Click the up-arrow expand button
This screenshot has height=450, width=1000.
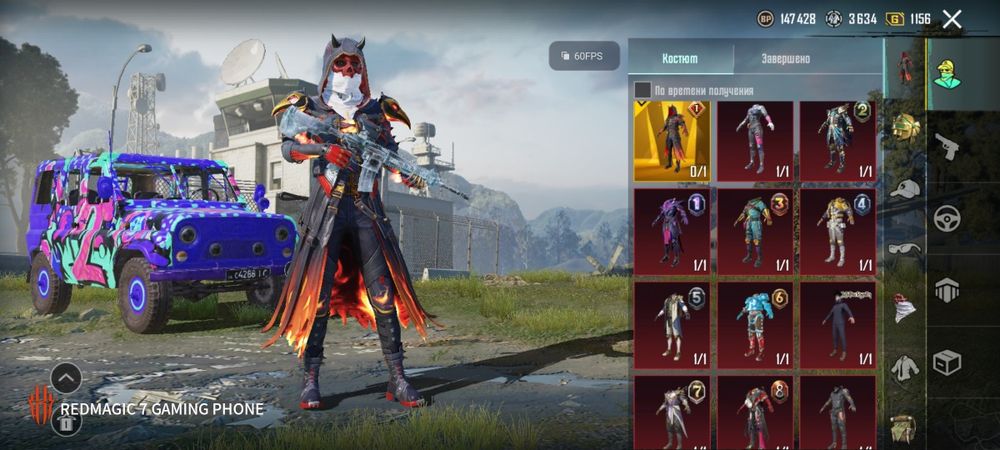66,378
